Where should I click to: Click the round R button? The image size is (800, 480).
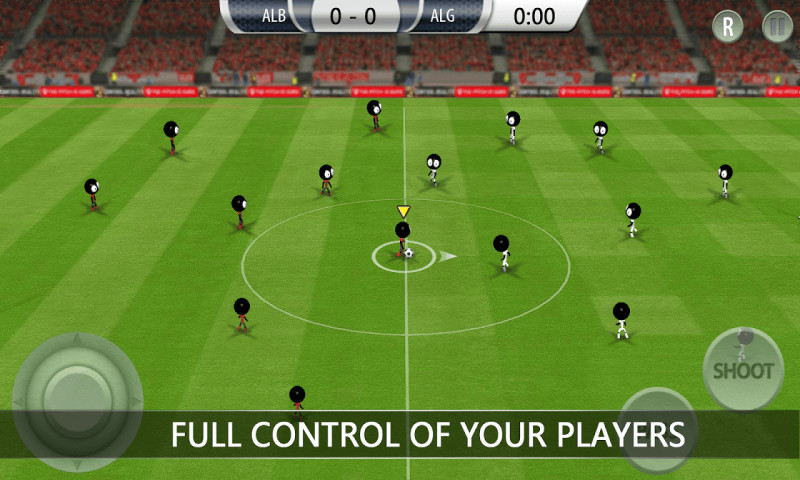point(727,27)
